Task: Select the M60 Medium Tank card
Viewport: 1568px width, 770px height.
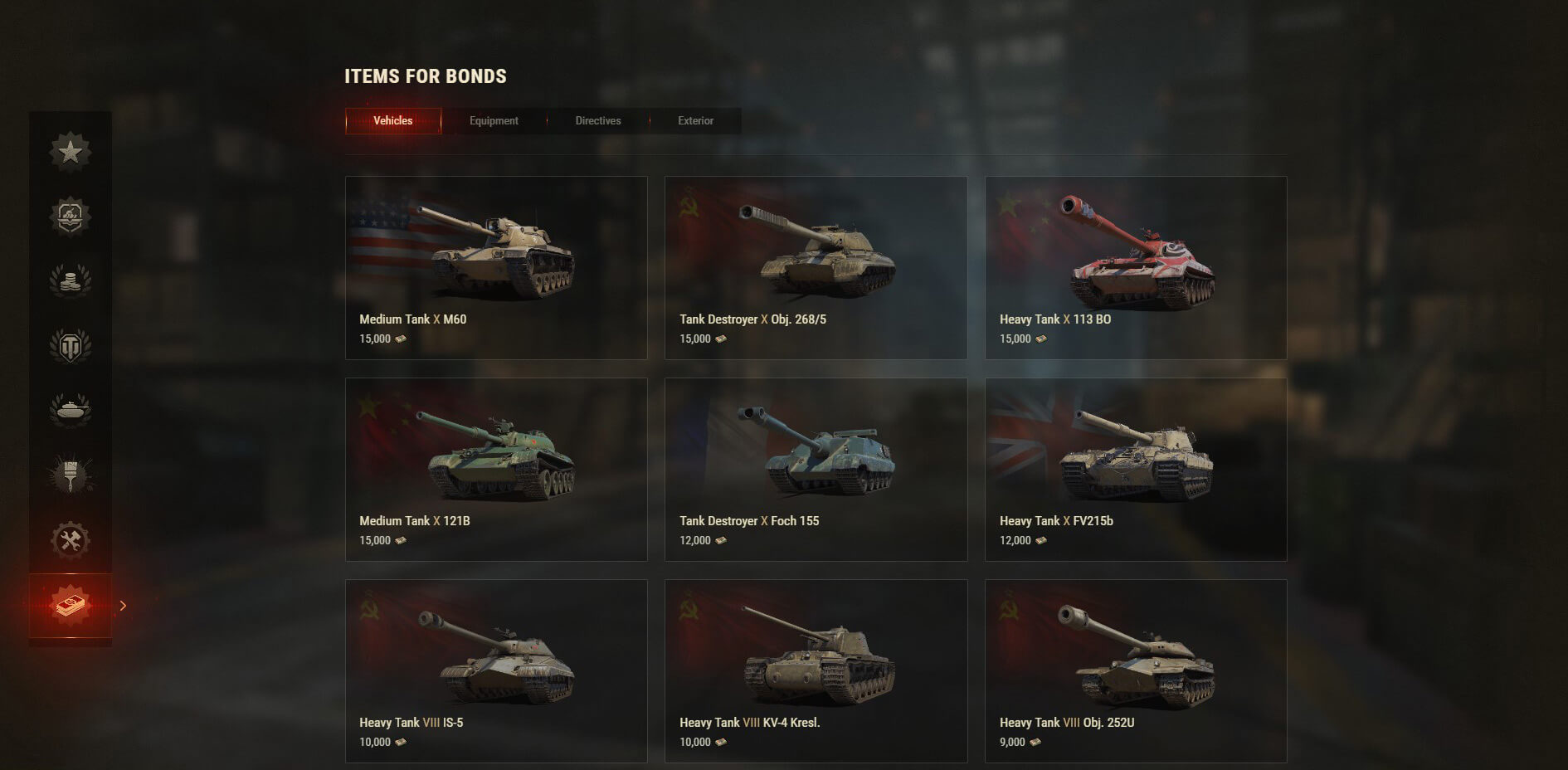Action: 496,267
